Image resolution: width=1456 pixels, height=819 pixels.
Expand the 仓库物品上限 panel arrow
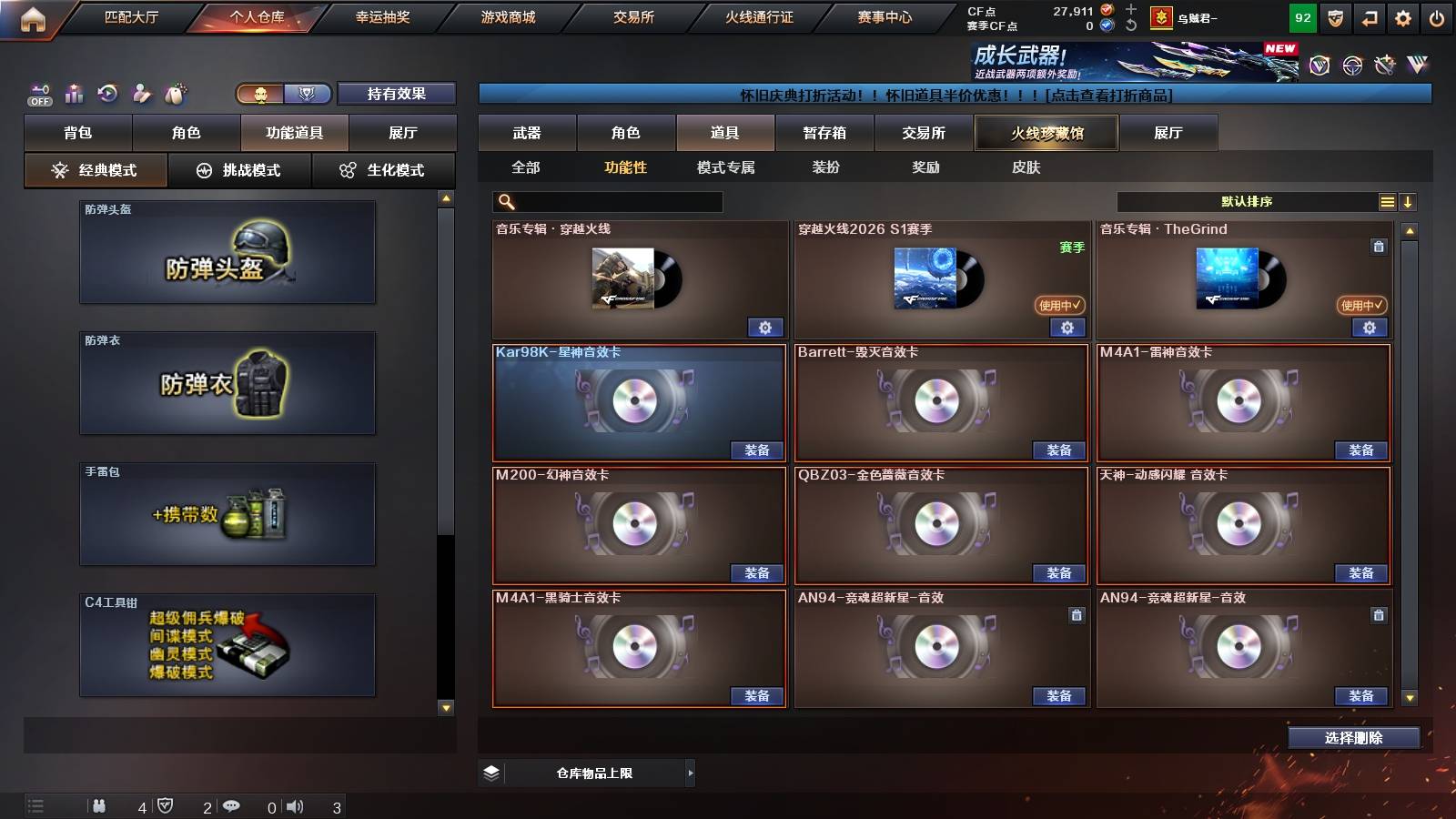(688, 773)
